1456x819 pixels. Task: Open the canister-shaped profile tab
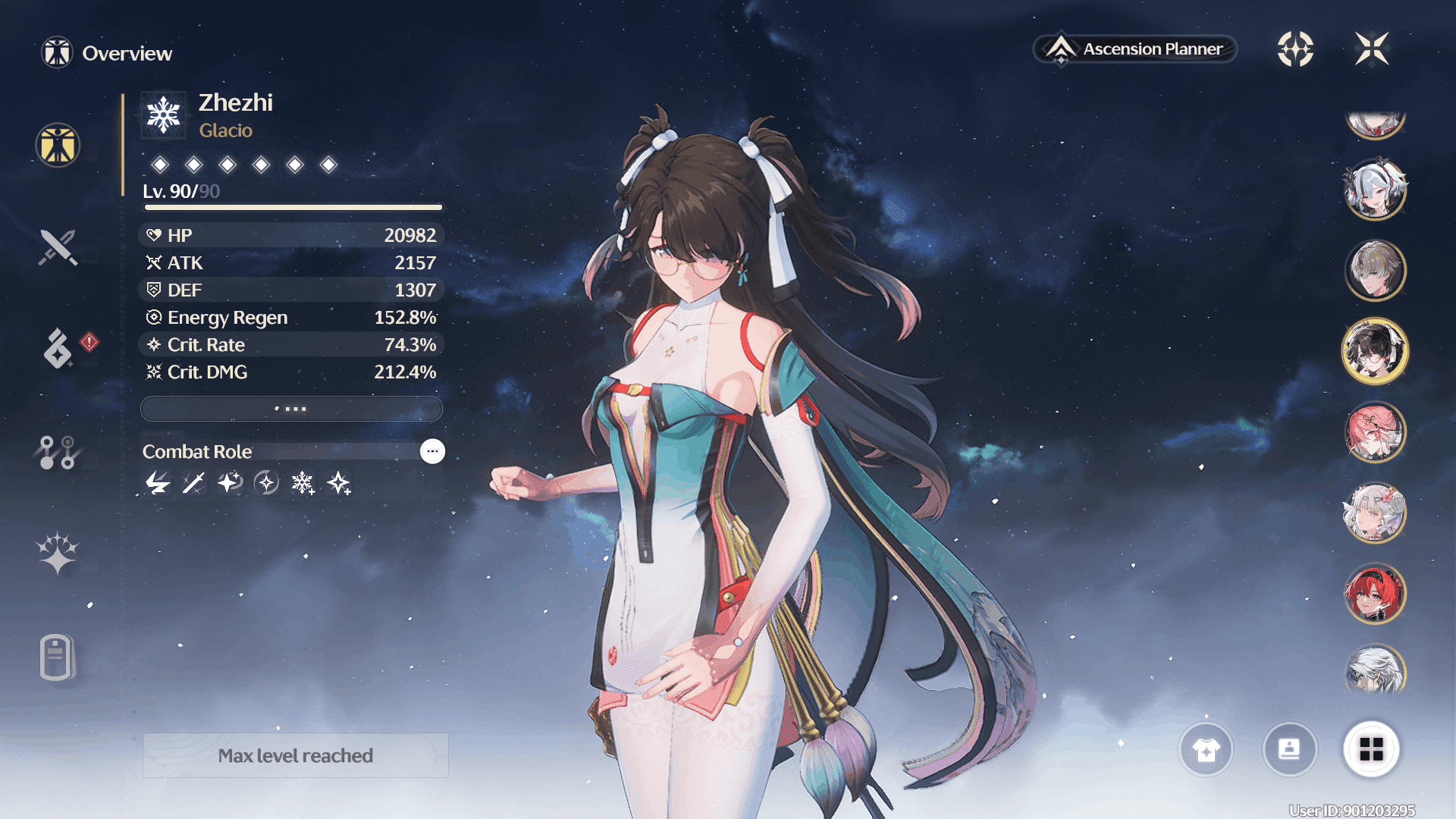tap(58, 657)
